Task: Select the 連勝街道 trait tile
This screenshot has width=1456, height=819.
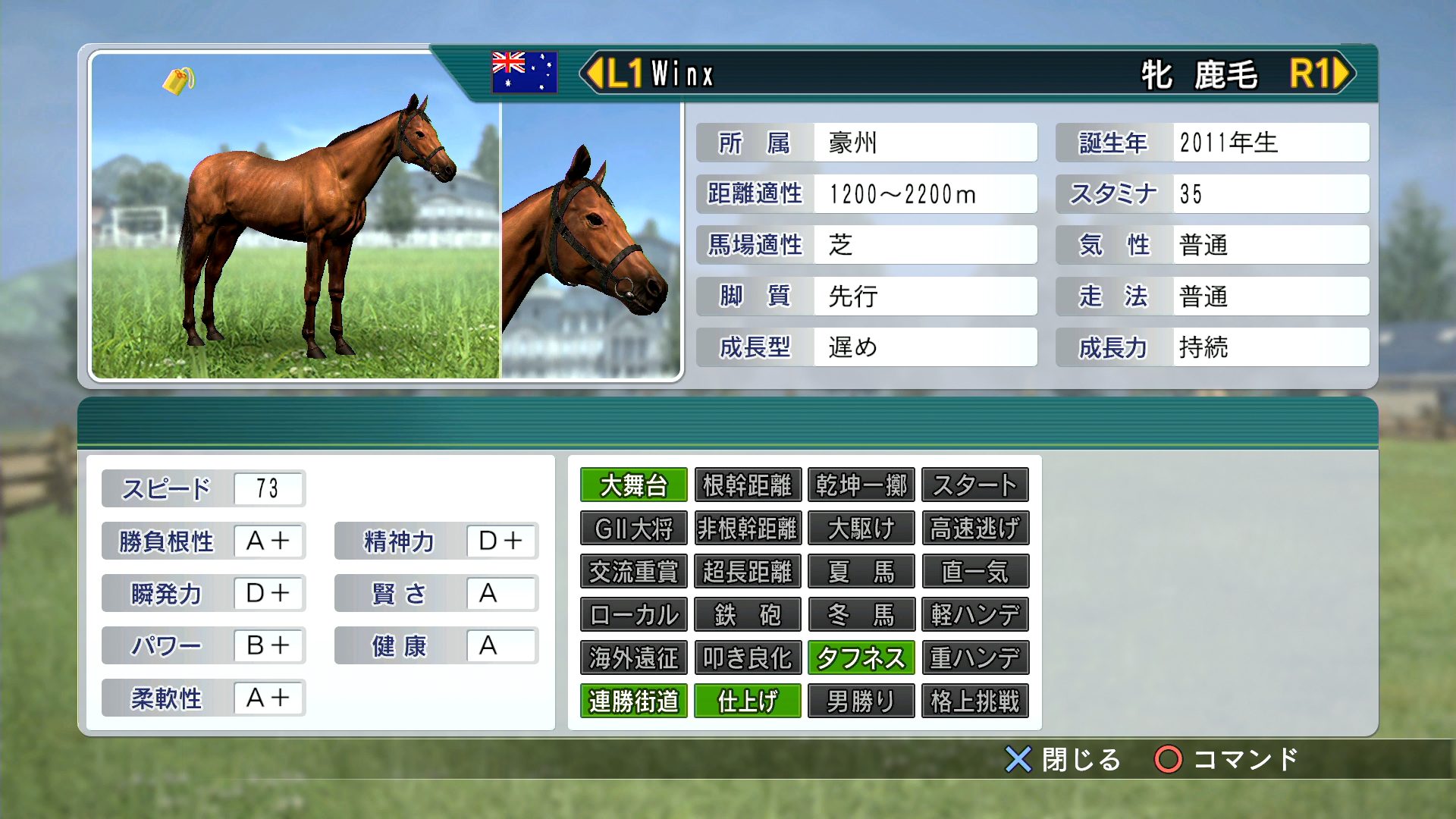Action: pyautogui.click(x=633, y=701)
